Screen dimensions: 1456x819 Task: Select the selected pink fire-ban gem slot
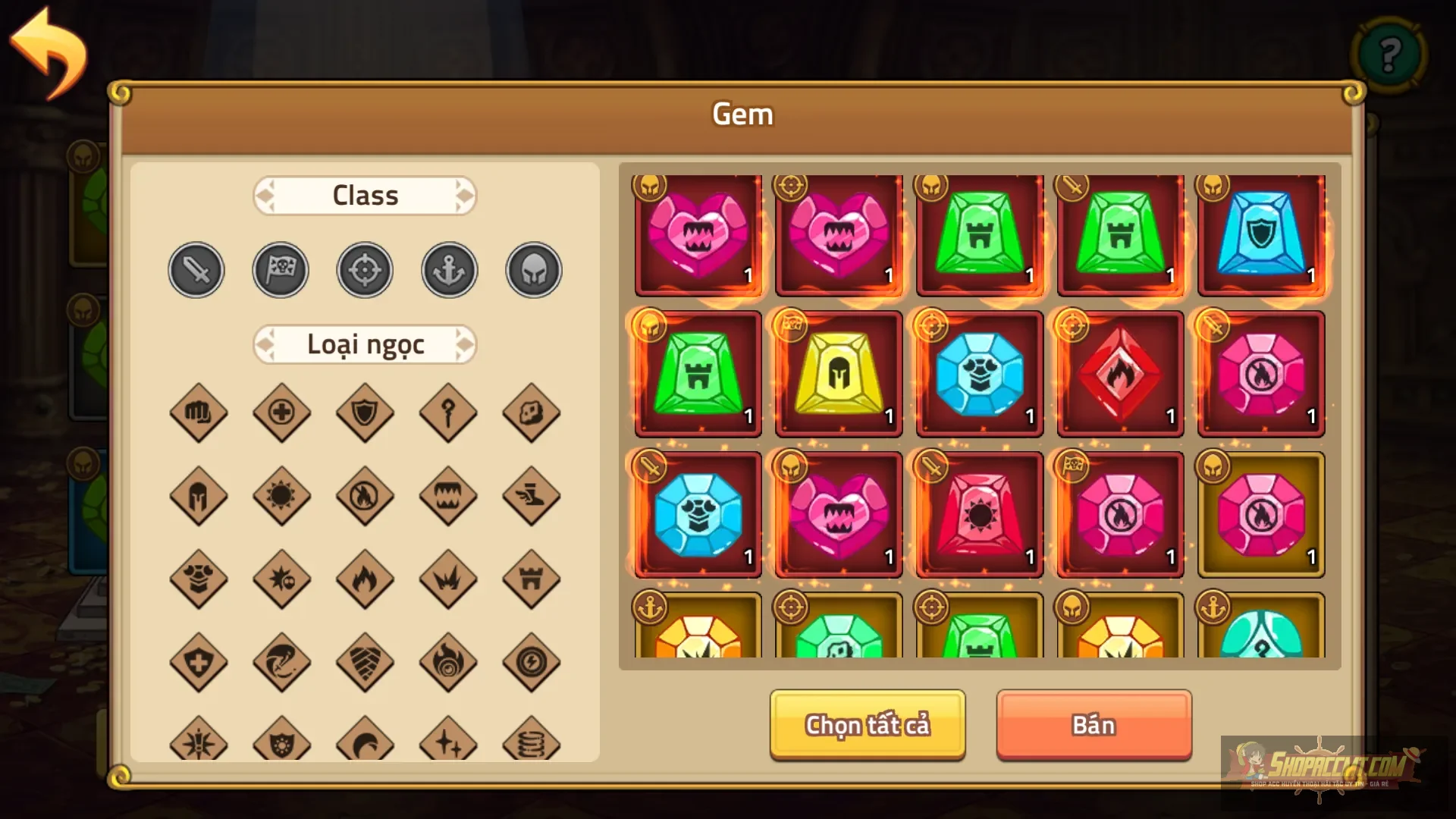pyautogui.click(x=1261, y=514)
